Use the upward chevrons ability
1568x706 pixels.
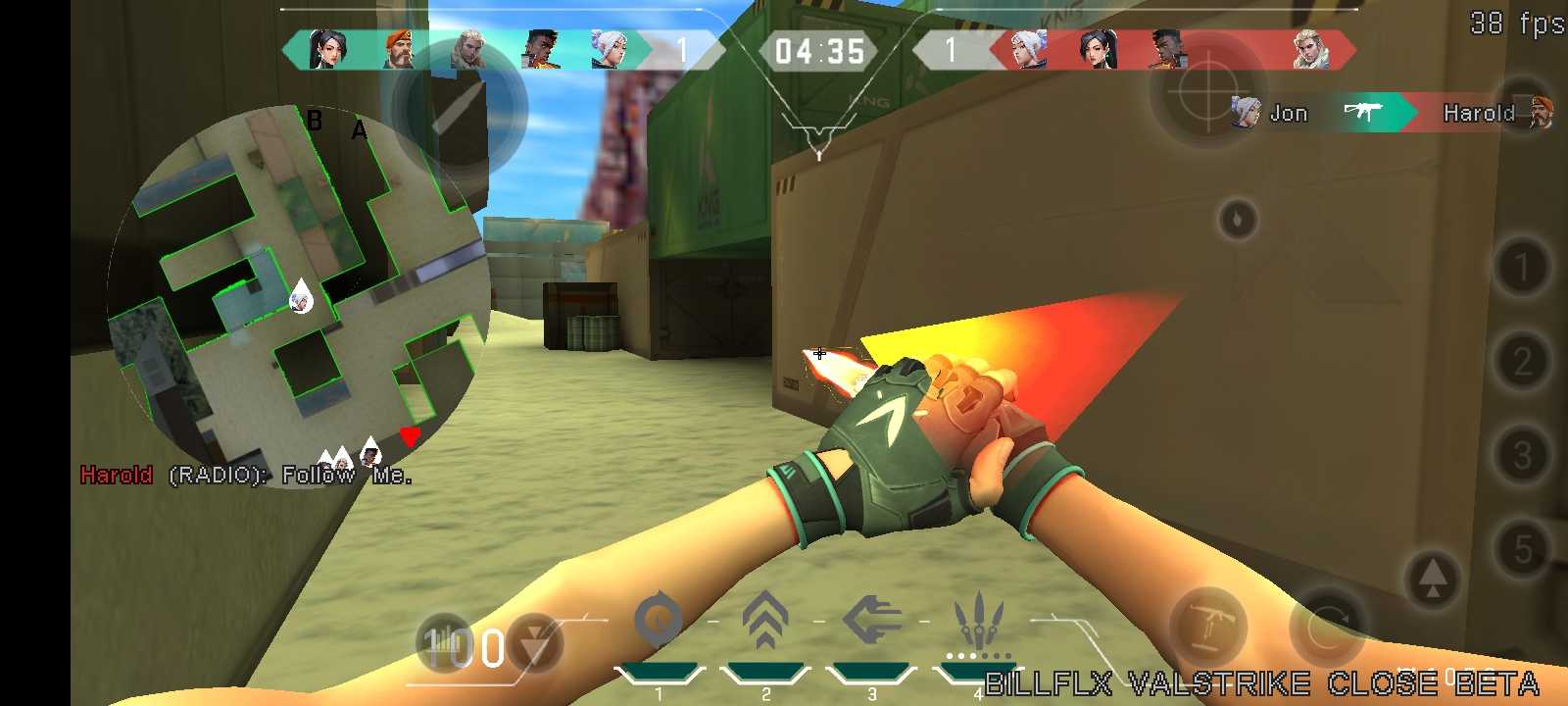click(x=765, y=621)
